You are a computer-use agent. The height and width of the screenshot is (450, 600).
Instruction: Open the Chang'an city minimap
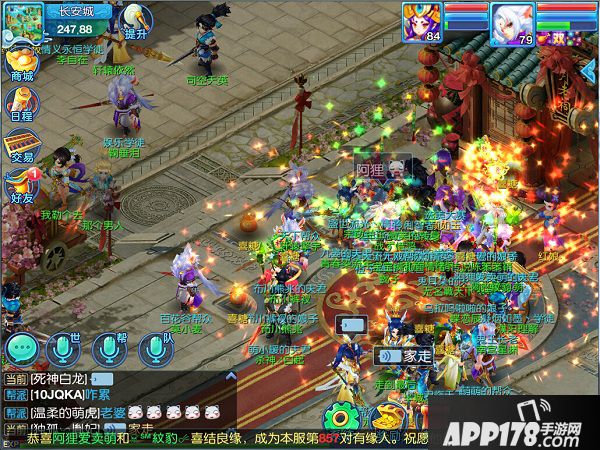pos(22,21)
